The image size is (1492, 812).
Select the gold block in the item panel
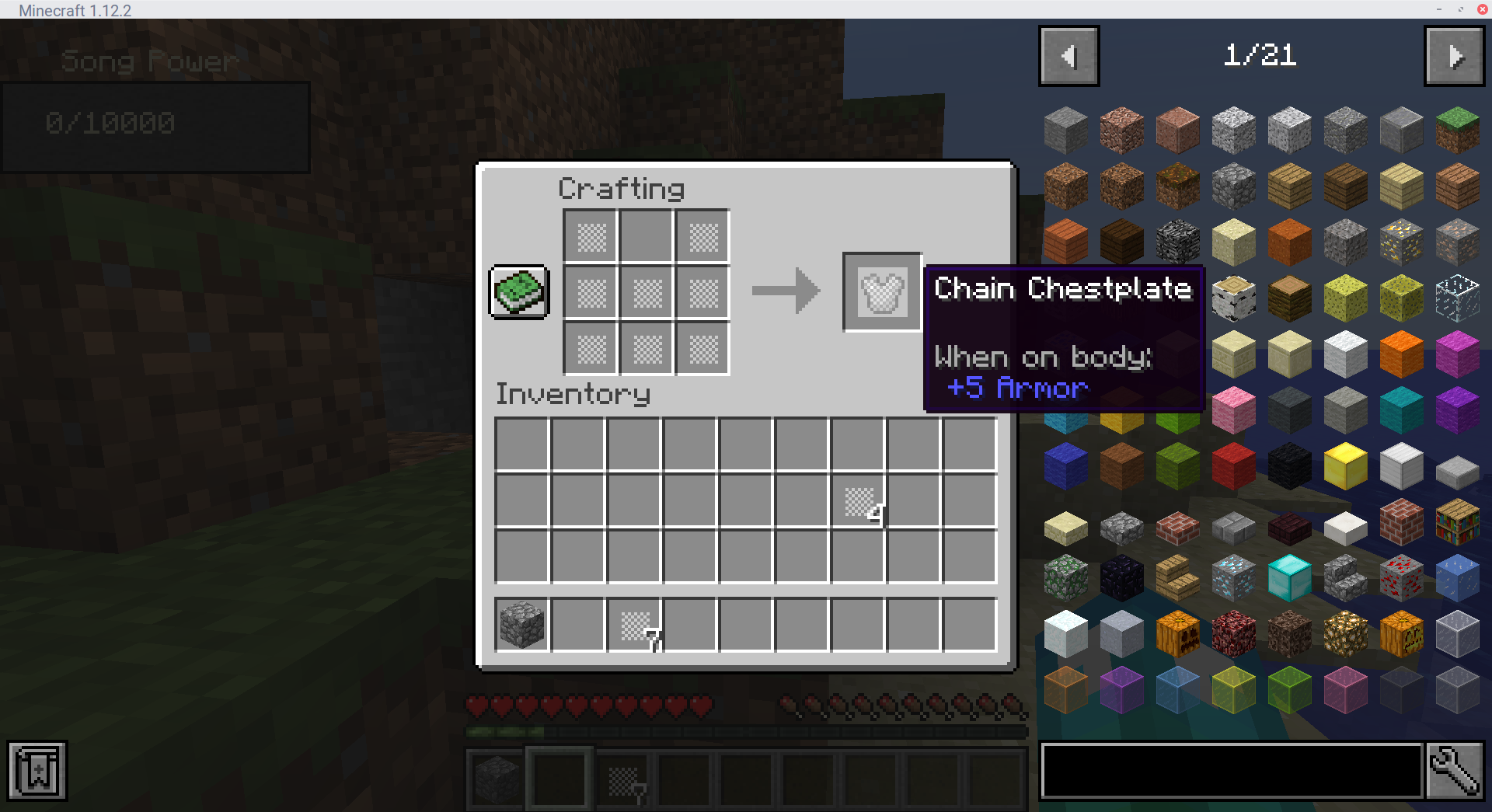(x=1345, y=465)
